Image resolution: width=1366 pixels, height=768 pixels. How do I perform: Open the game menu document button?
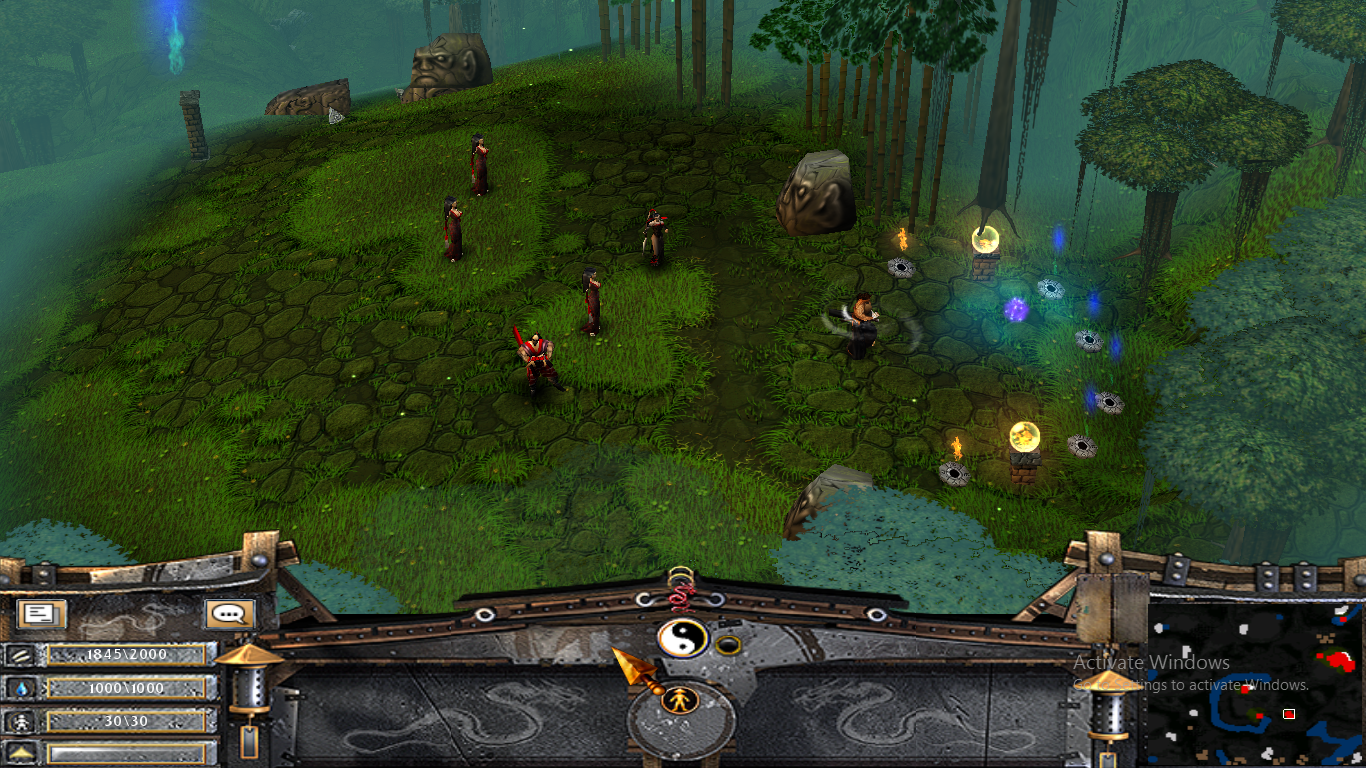tap(41, 614)
